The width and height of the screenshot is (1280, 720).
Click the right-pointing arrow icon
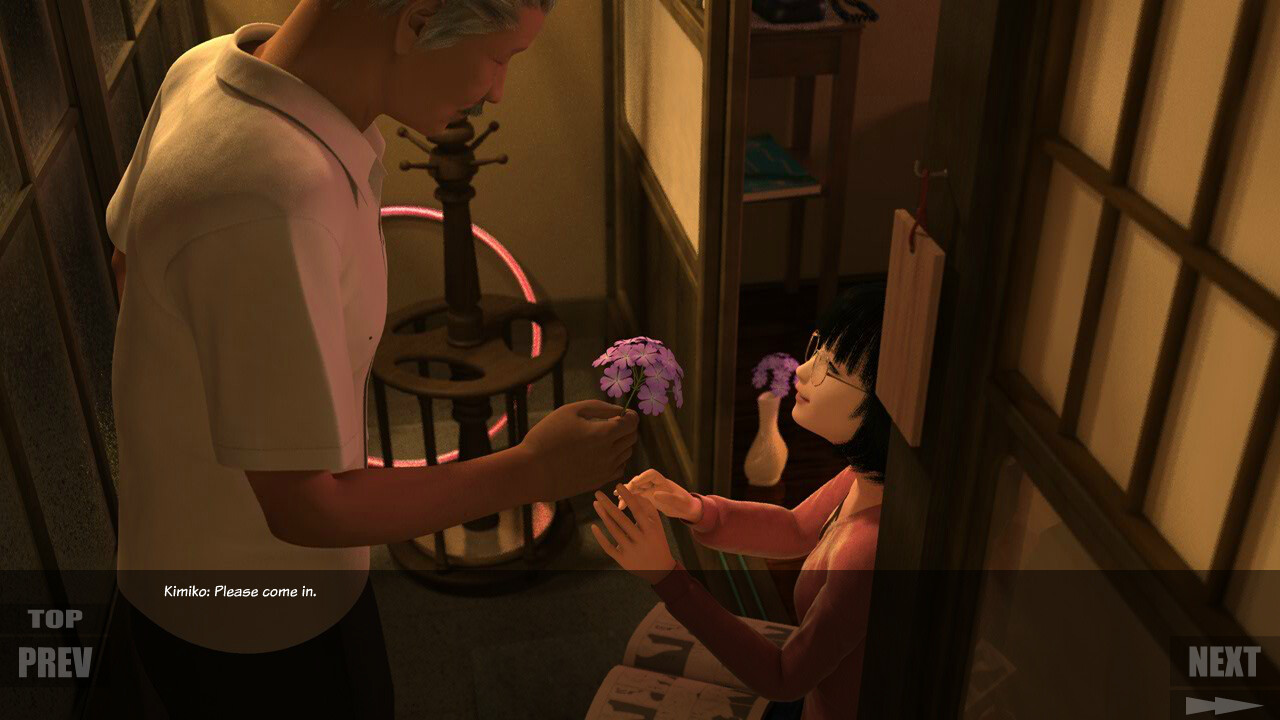tap(1222, 705)
